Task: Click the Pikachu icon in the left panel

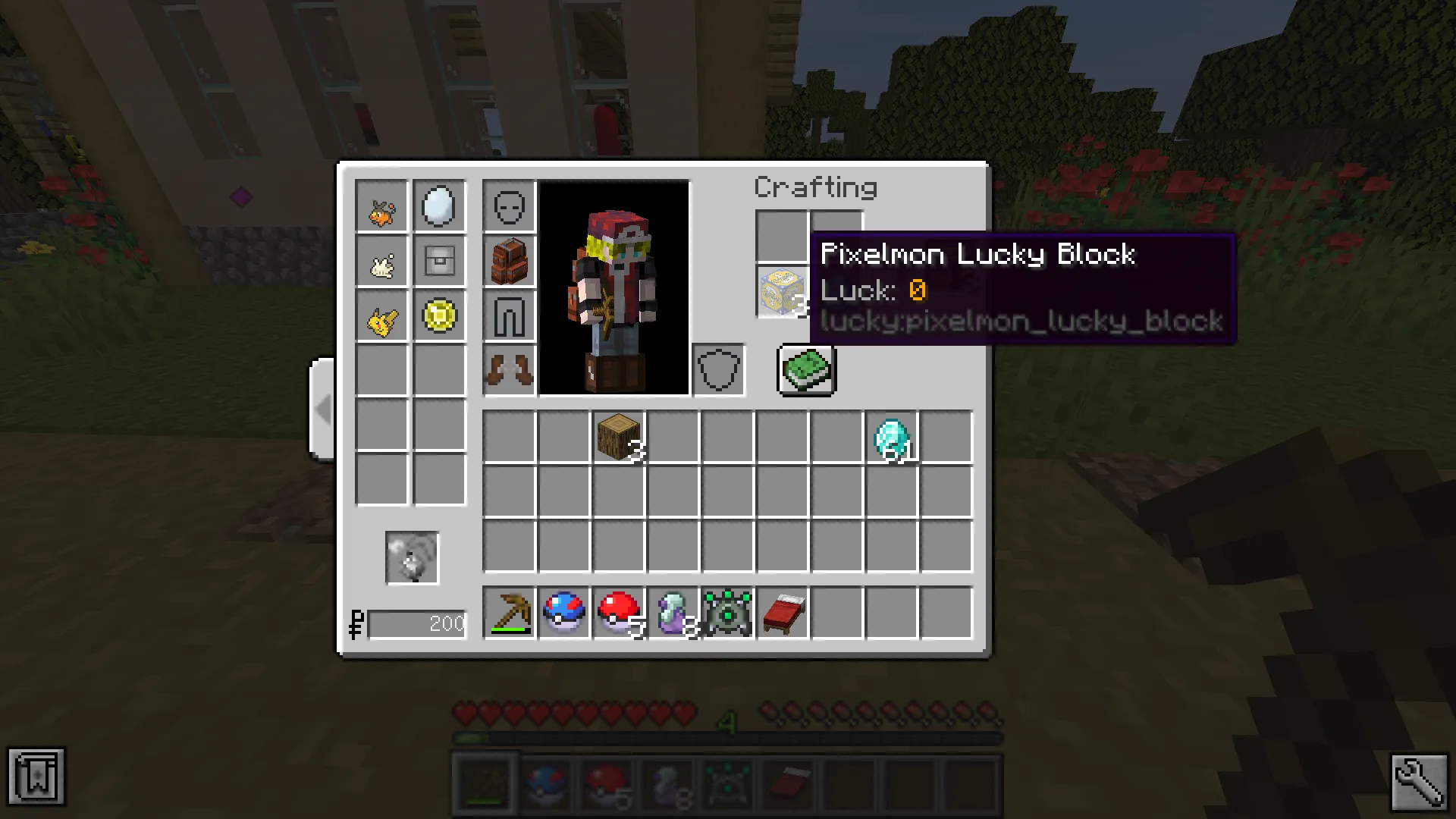Action: 381,317
